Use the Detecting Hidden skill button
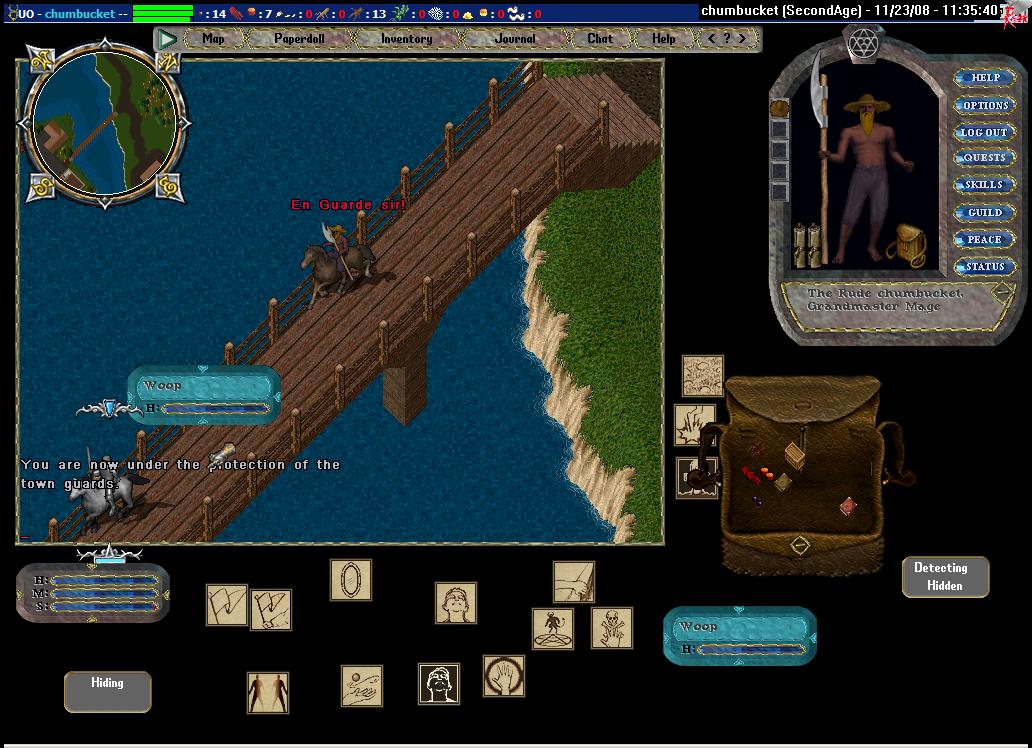 click(945, 577)
